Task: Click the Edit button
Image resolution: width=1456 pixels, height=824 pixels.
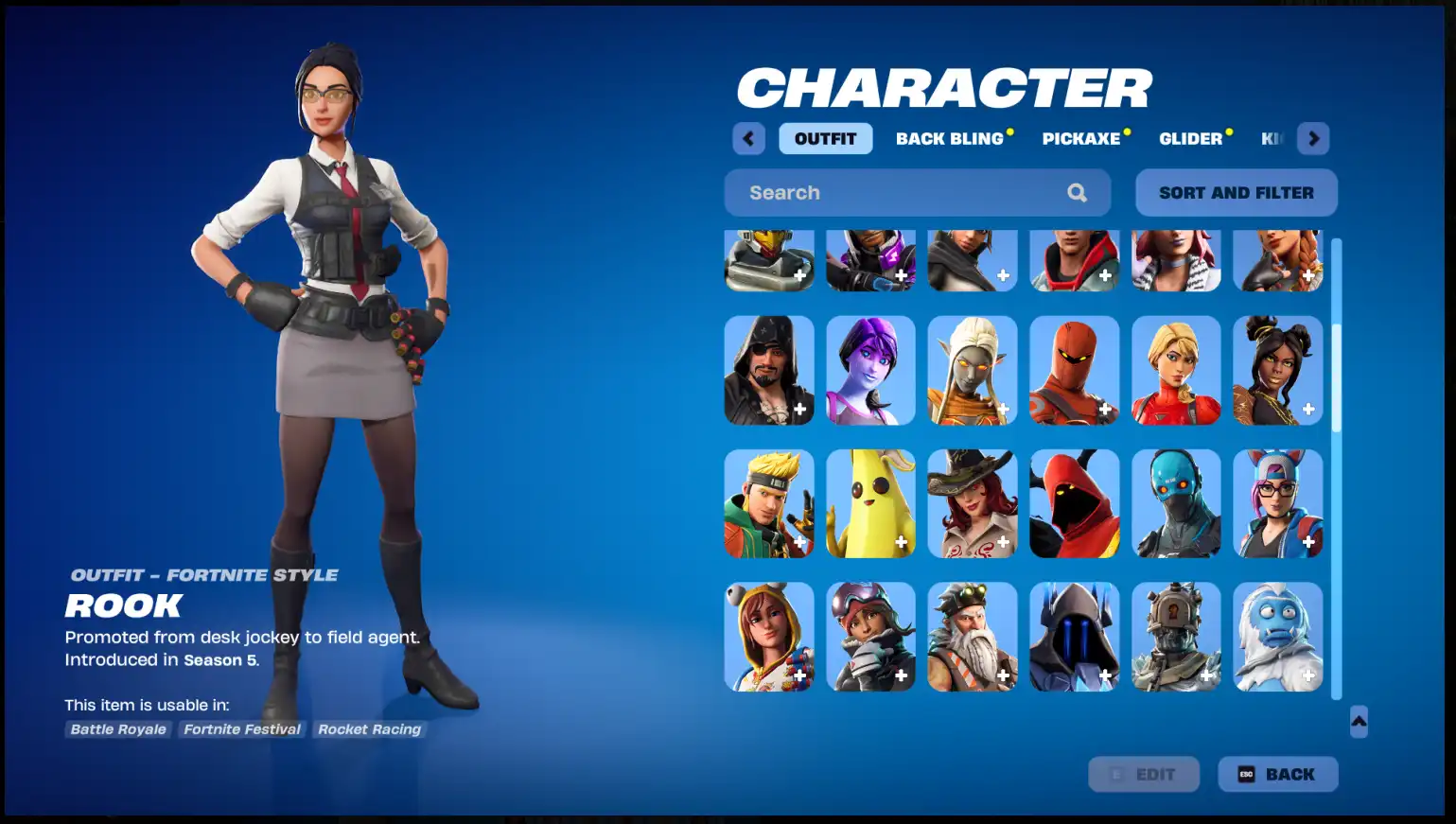Action: pyautogui.click(x=1144, y=774)
